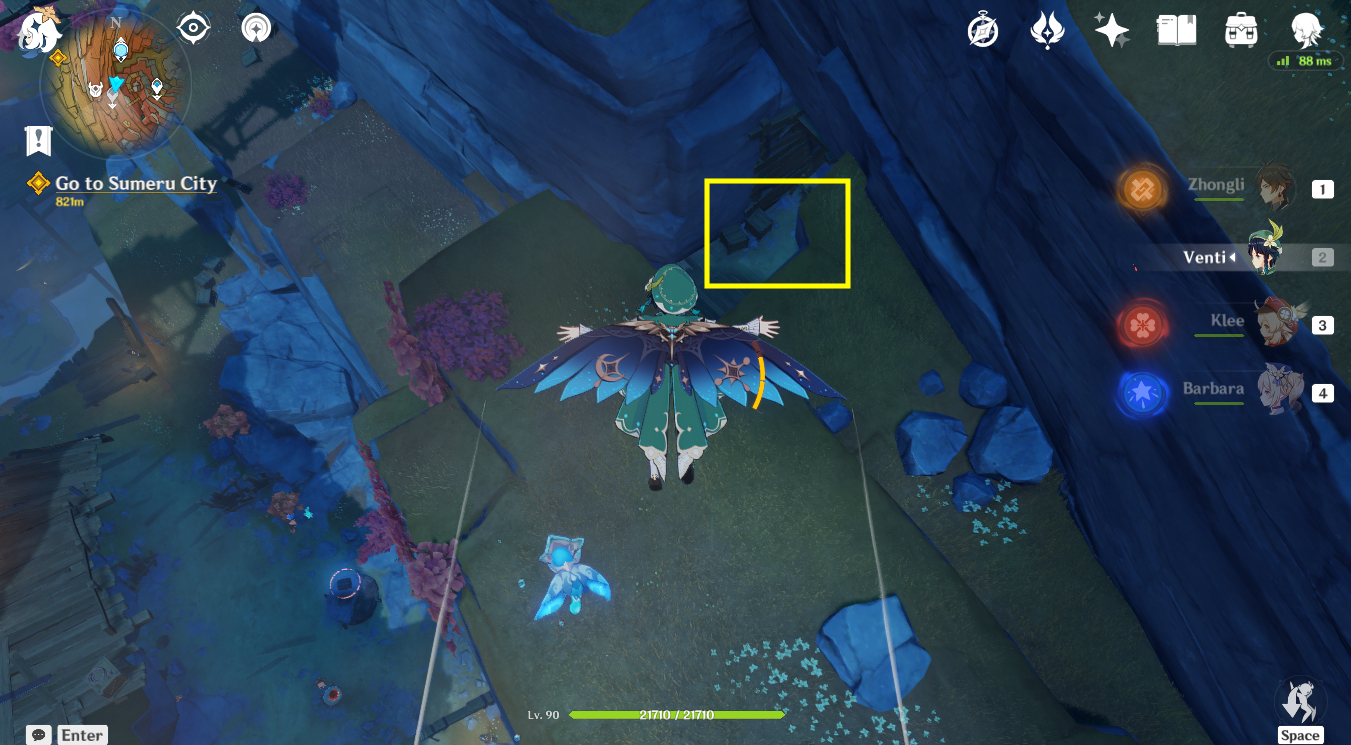Click Zhongli's Geo burst icon
The image size is (1351, 745).
tap(1141, 189)
